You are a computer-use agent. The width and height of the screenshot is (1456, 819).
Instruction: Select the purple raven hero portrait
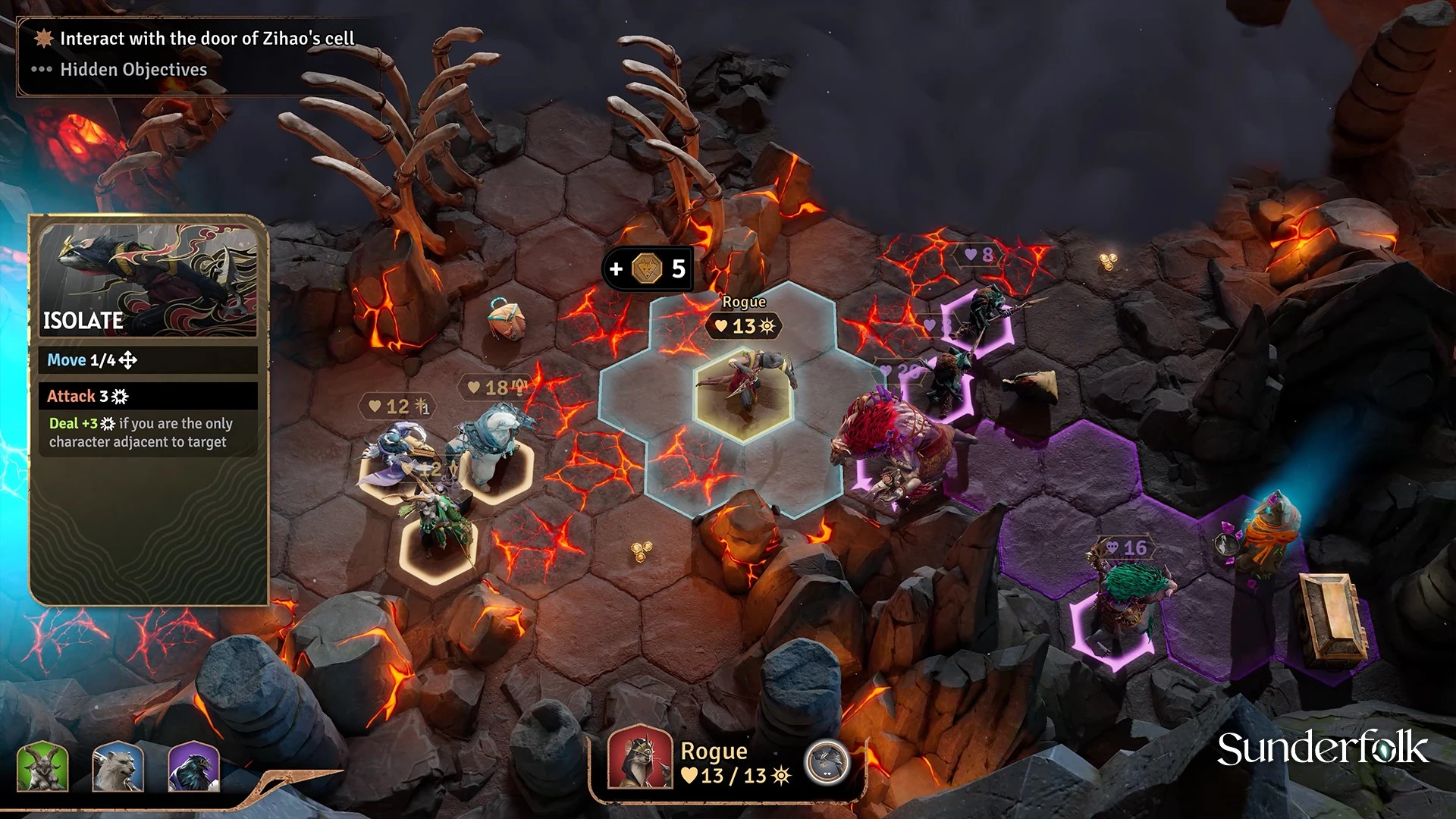click(193, 767)
